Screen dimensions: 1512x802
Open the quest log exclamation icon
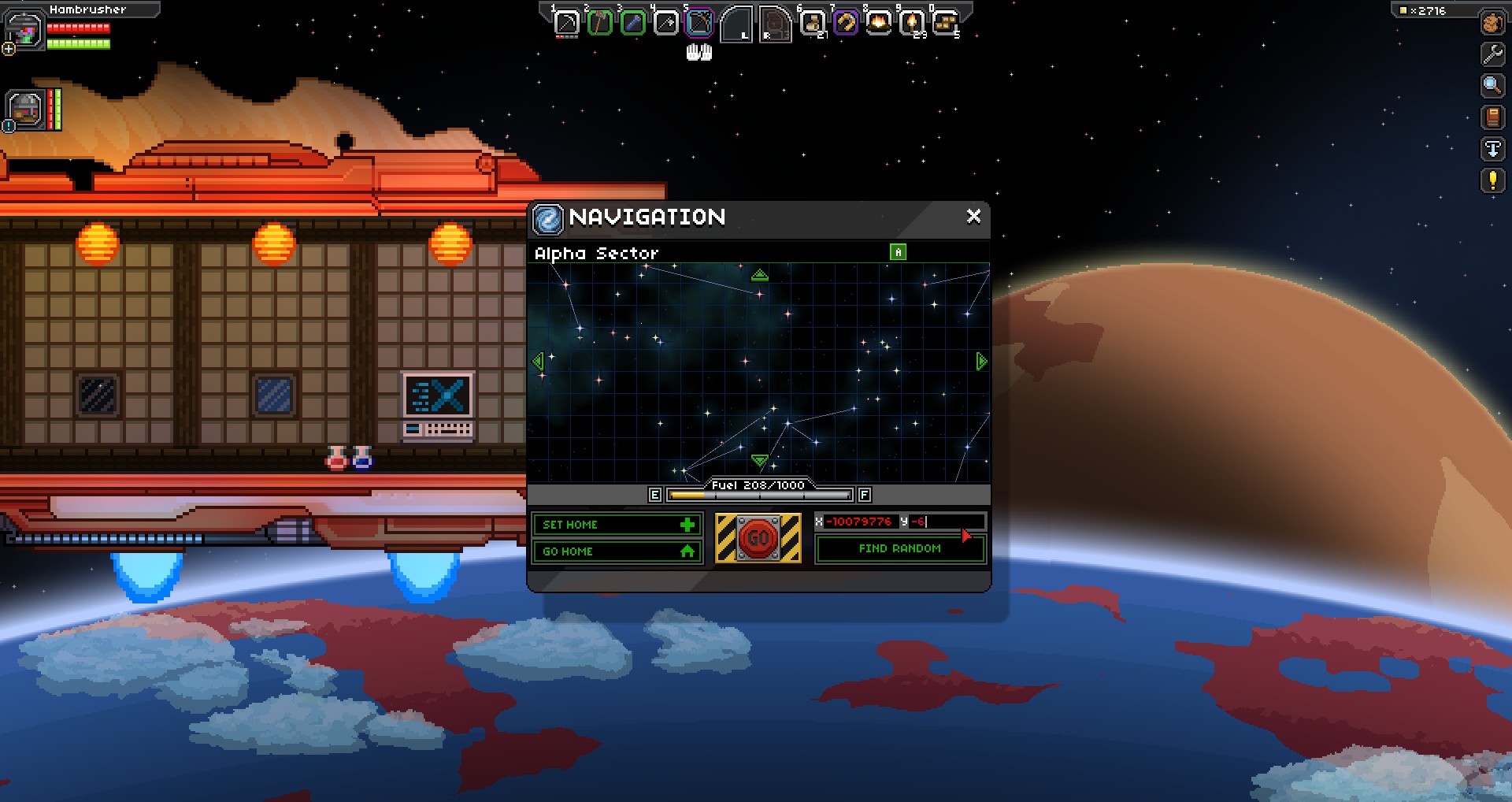tap(1492, 180)
